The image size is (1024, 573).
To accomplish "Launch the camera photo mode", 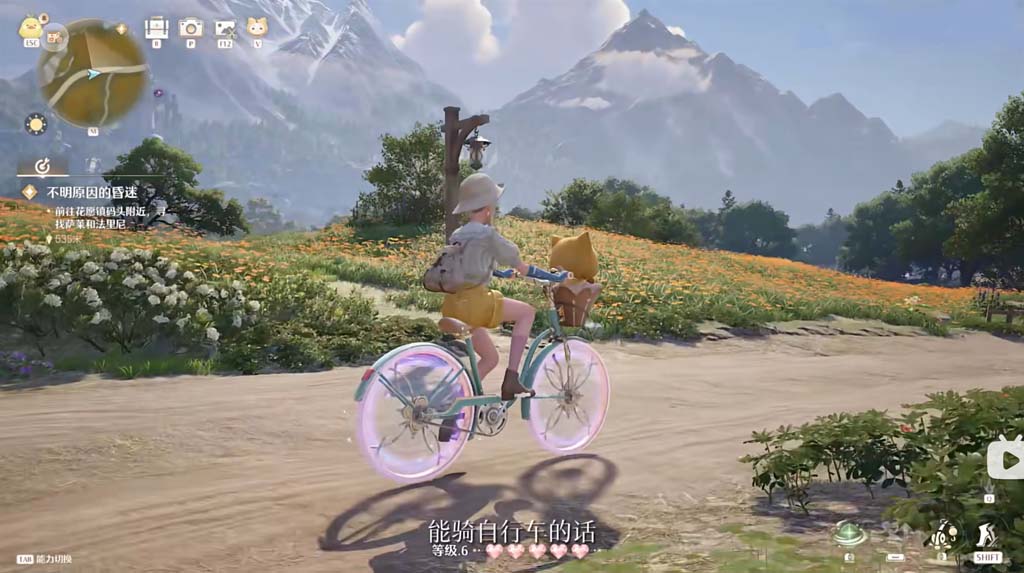I will [190, 27].
